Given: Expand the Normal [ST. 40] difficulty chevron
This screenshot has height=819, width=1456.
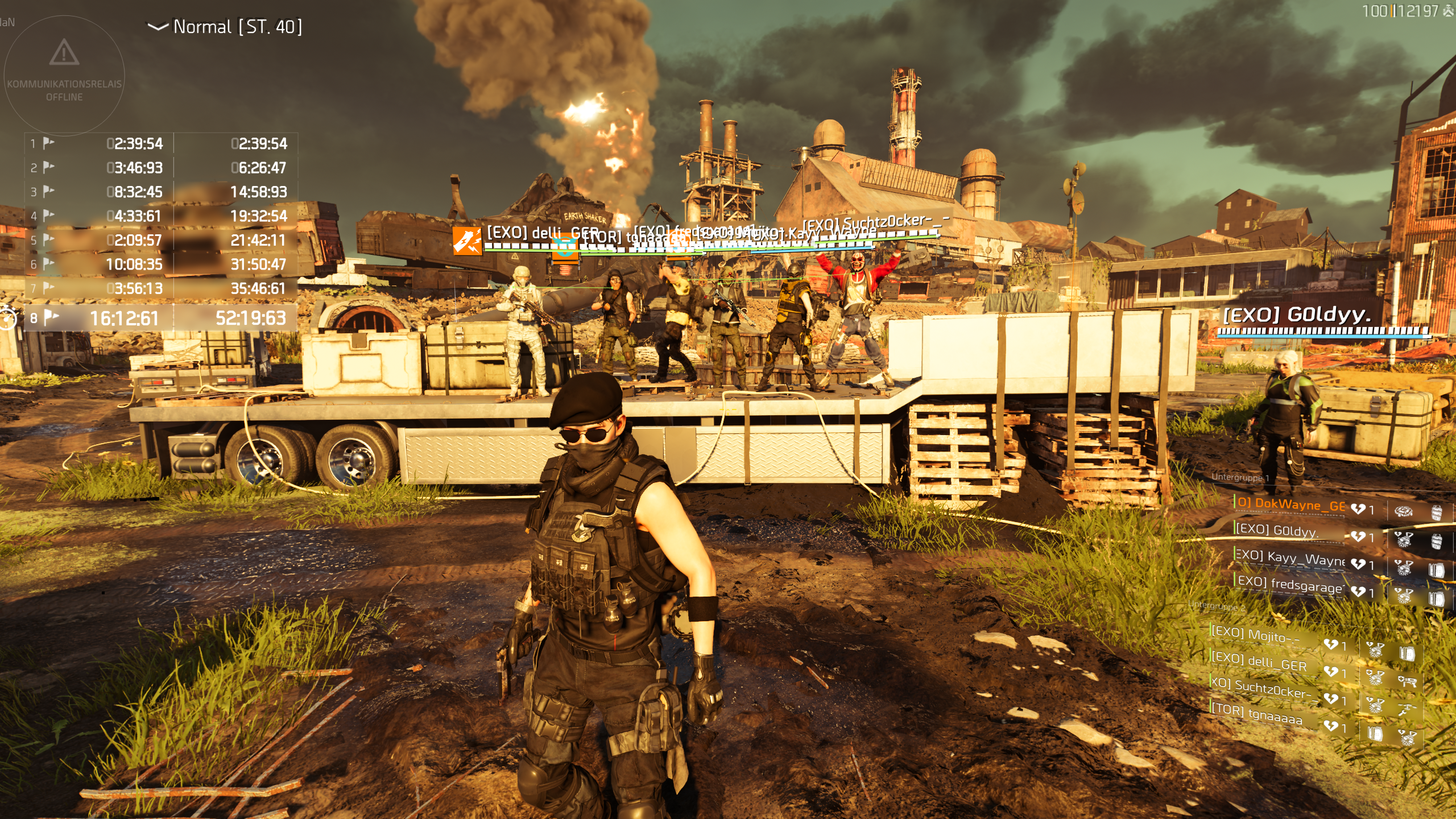Looking at the screenshot, I should point(158,27).
